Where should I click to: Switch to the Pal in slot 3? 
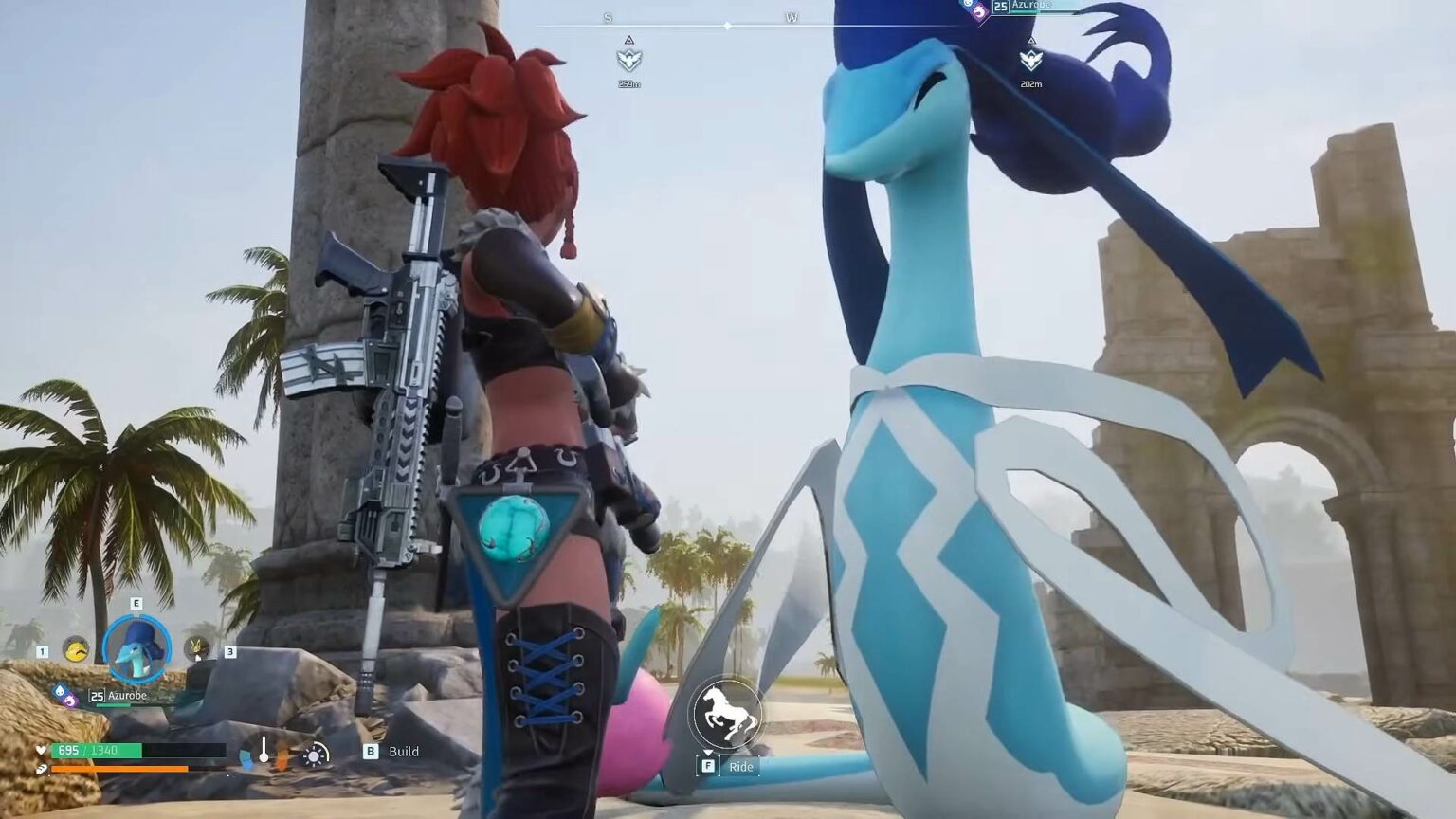click(x=196, y=648)
